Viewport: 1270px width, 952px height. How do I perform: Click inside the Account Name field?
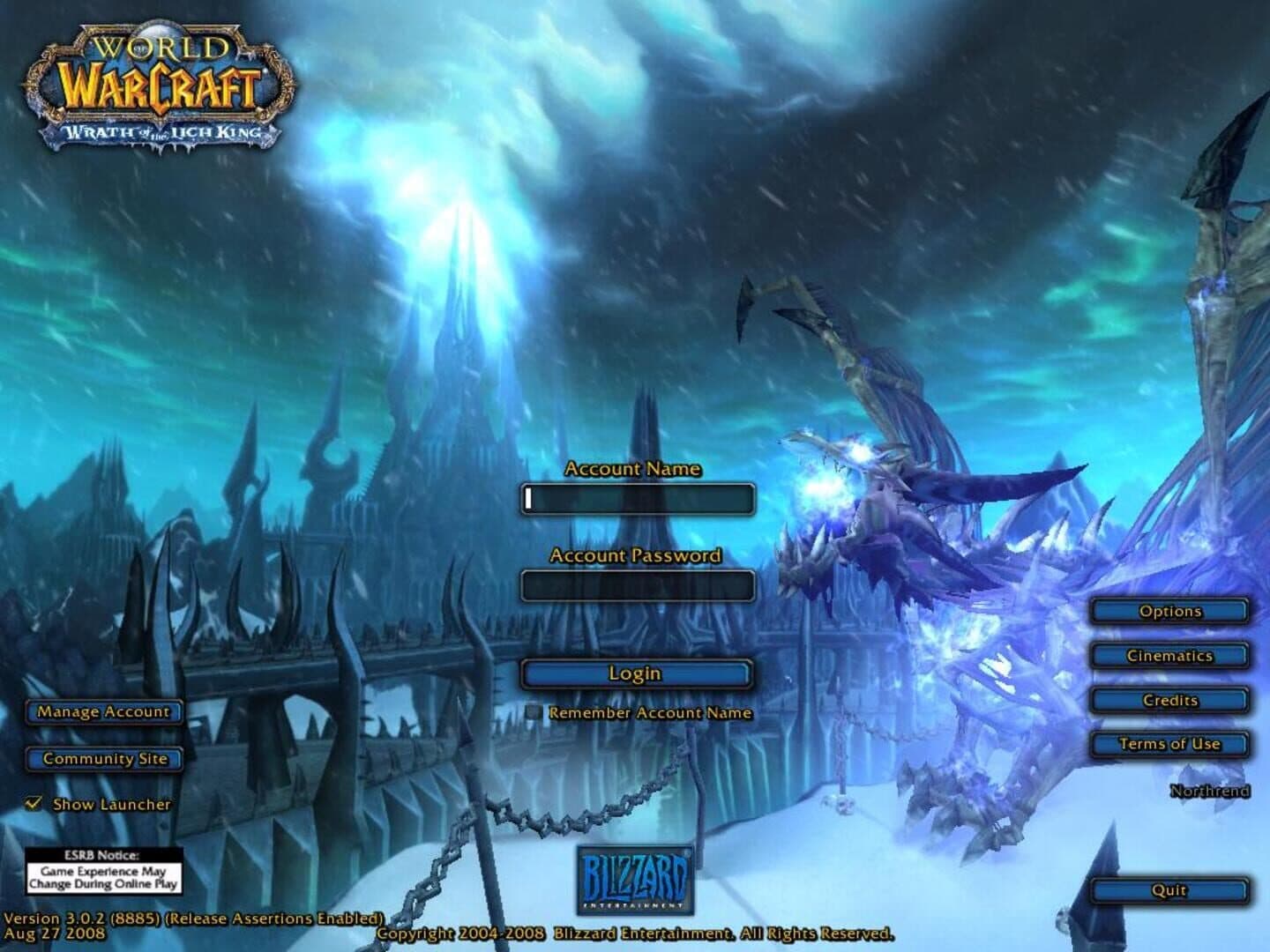[637, 499]
